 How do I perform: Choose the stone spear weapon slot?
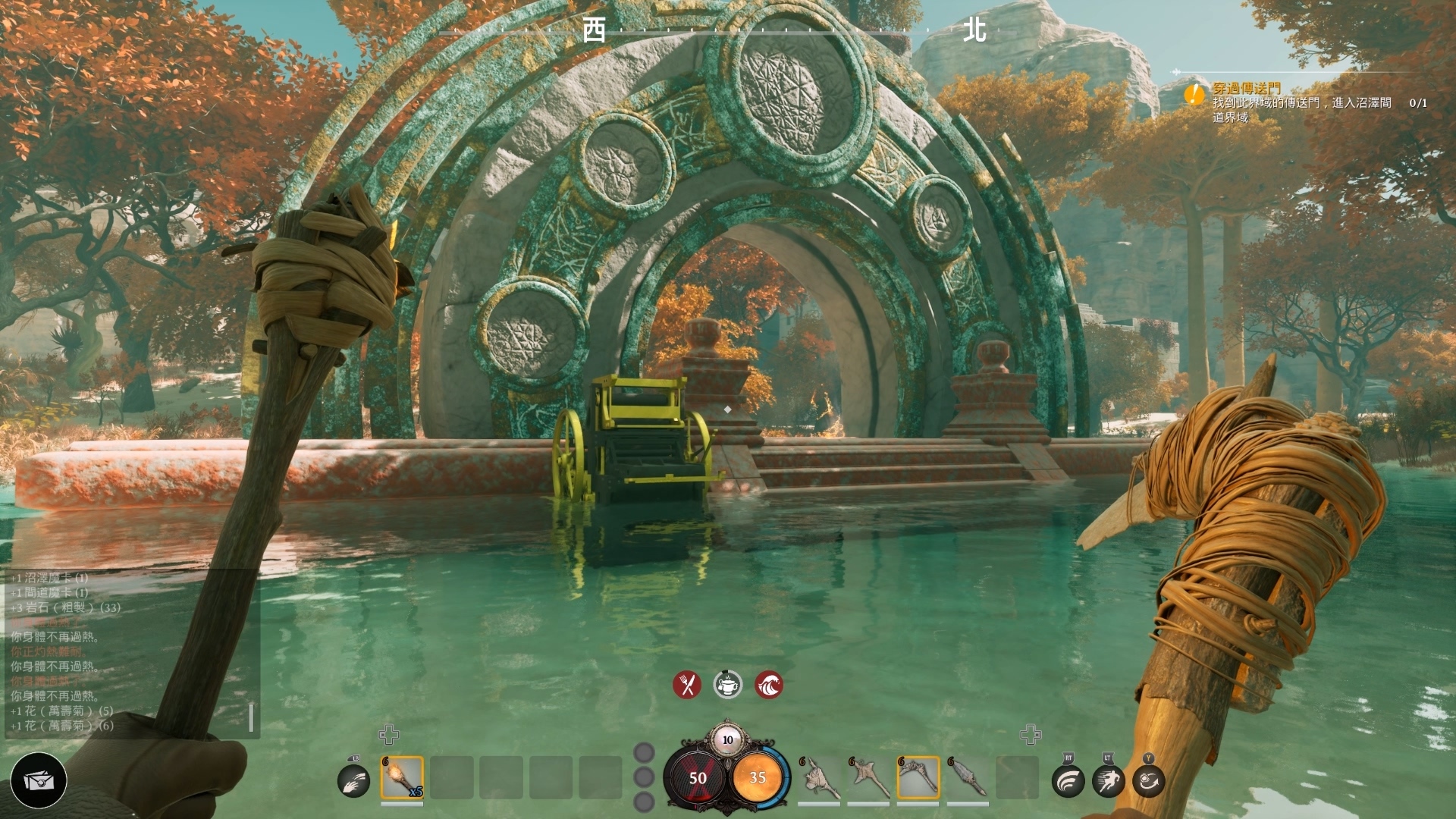[967, 777]
